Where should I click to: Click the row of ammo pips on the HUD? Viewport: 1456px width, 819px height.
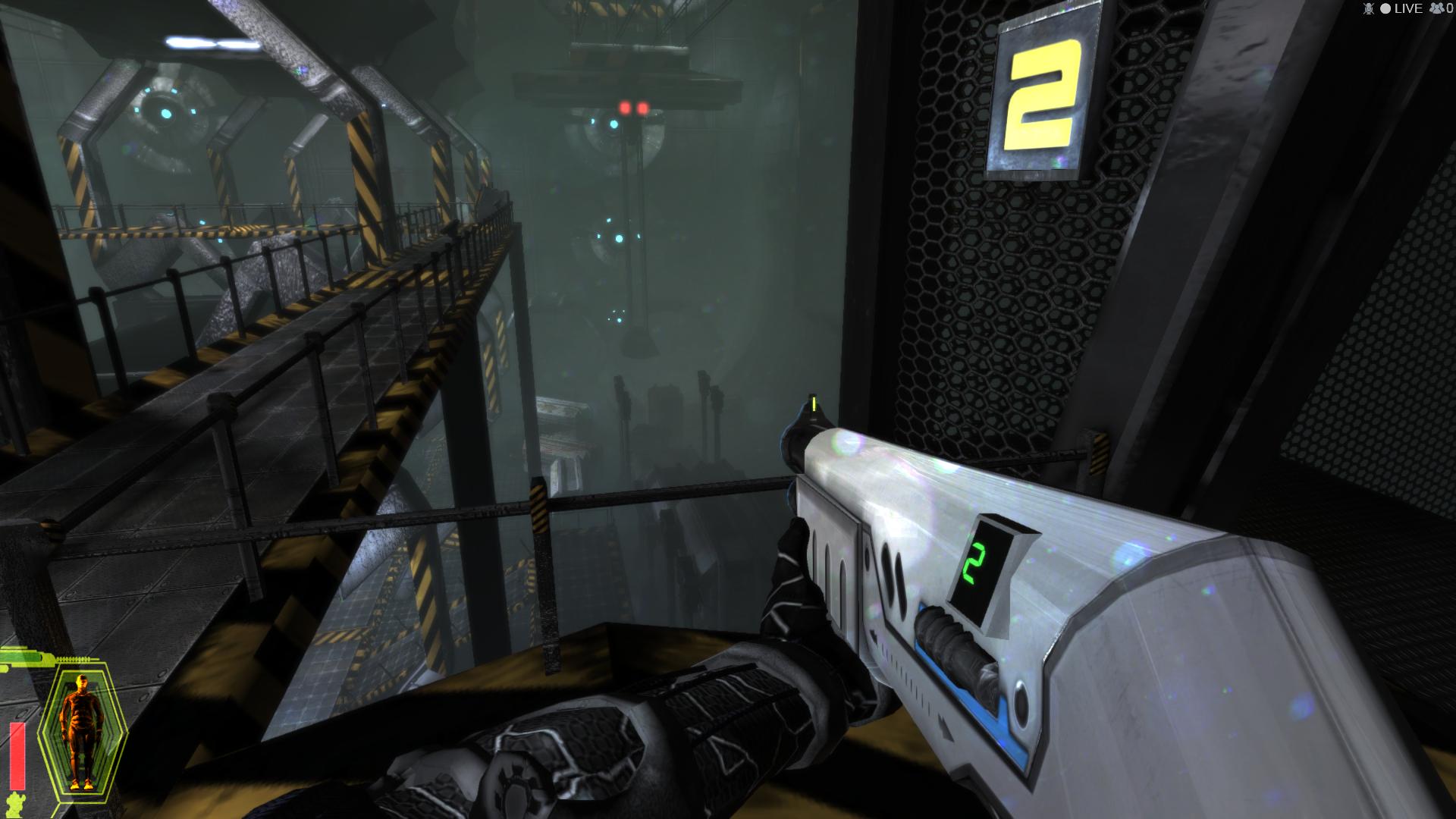[x=72, y=660]
